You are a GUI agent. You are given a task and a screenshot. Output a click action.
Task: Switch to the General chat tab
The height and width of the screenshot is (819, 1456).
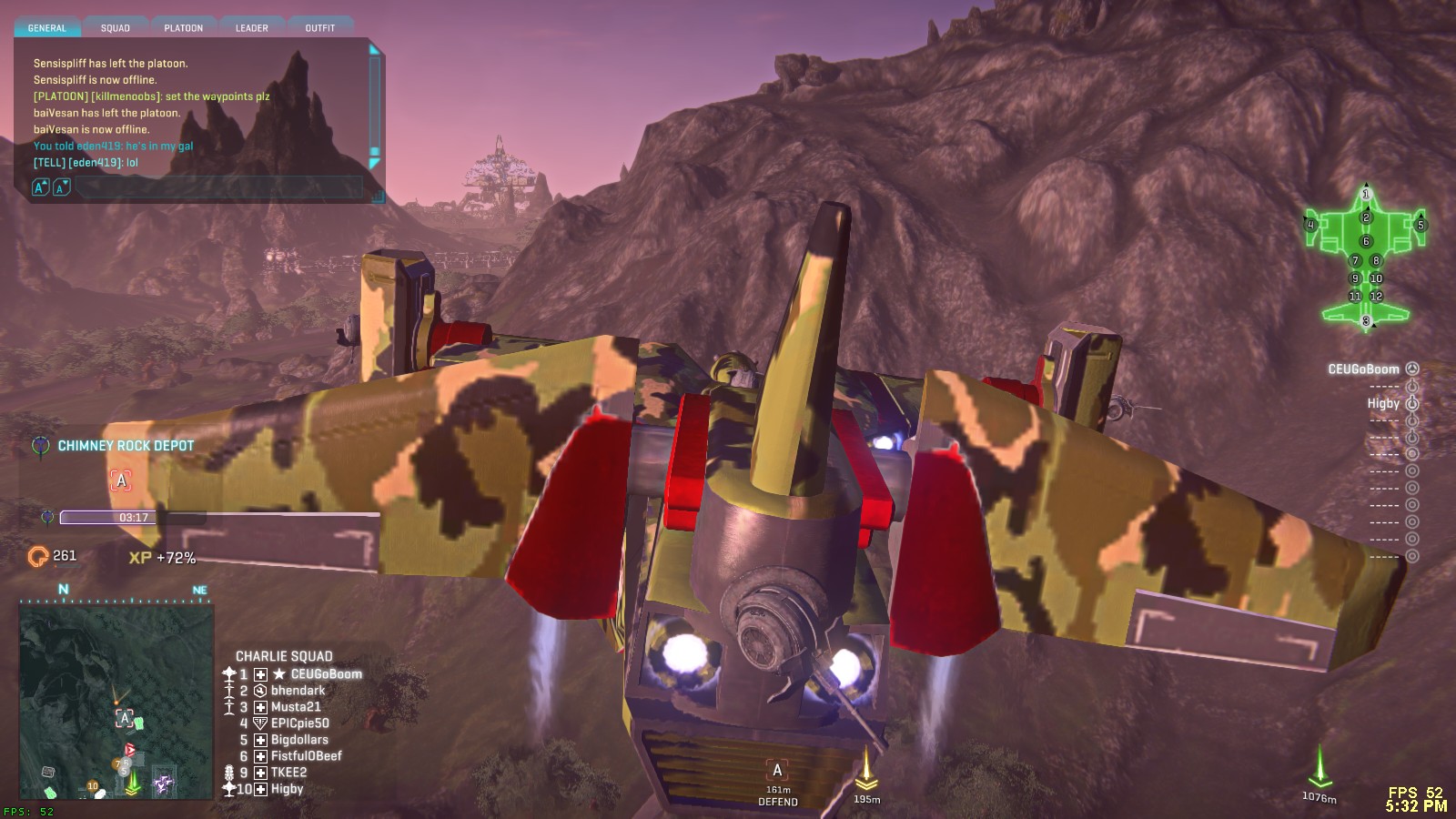pyautogui.click(x=46, y=28)
